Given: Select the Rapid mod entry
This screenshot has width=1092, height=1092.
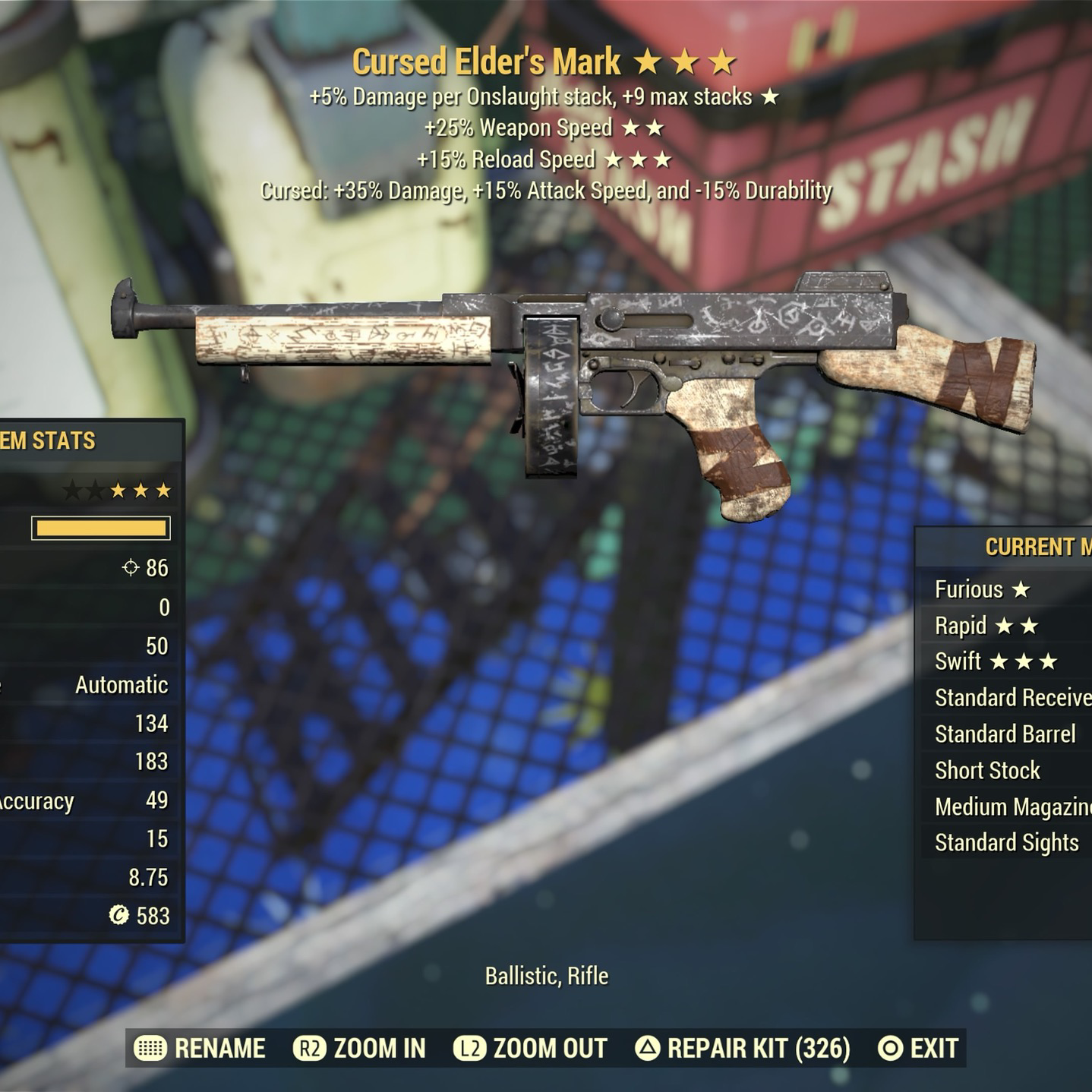Looking at the screenshot, I should click(x=986, y=626).
